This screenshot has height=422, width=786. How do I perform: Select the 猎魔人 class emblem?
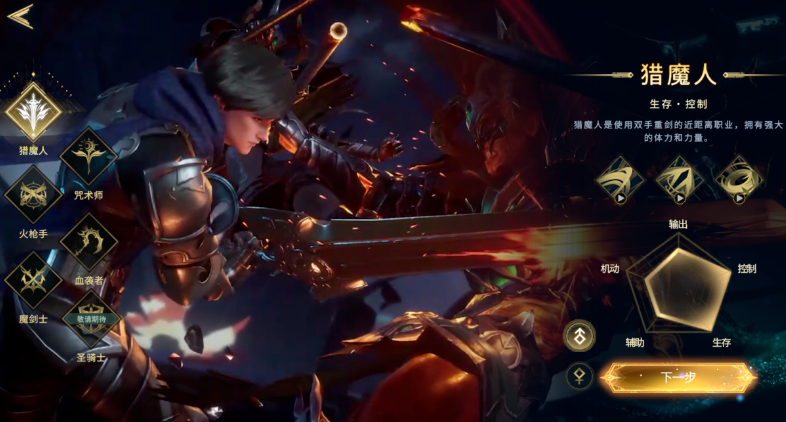coord(33,111)
